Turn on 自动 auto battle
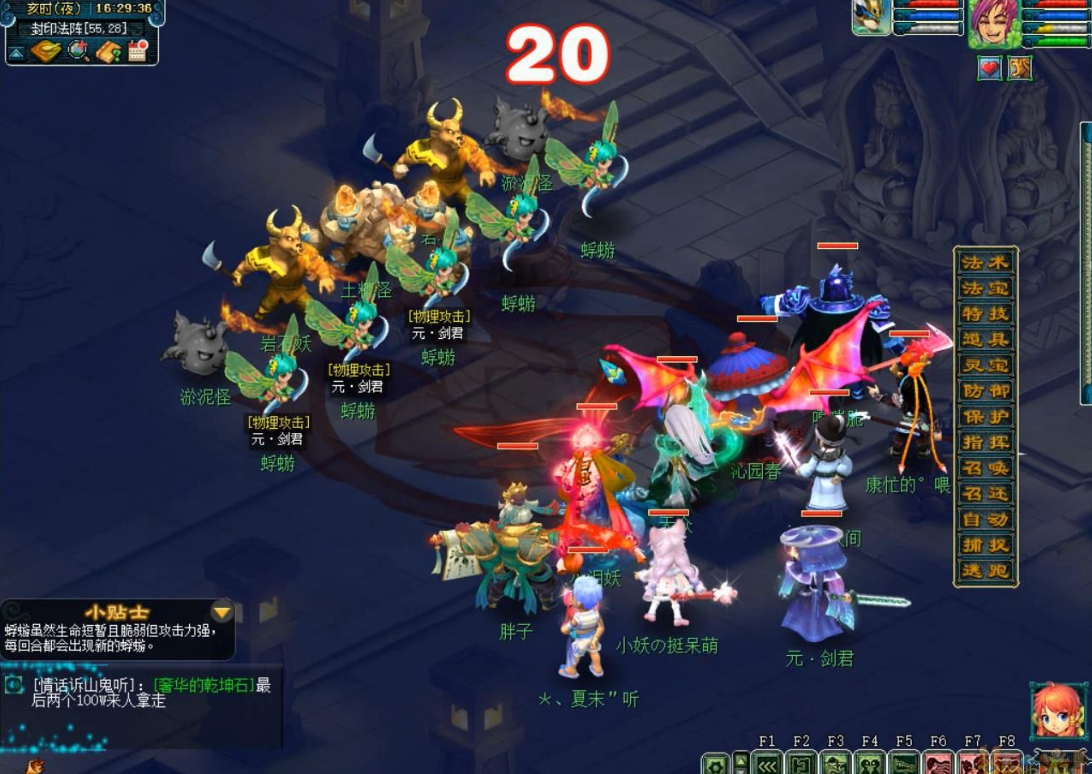This screenshot has width=1092, height=774. pyautogui.click(x=985, y=520)
